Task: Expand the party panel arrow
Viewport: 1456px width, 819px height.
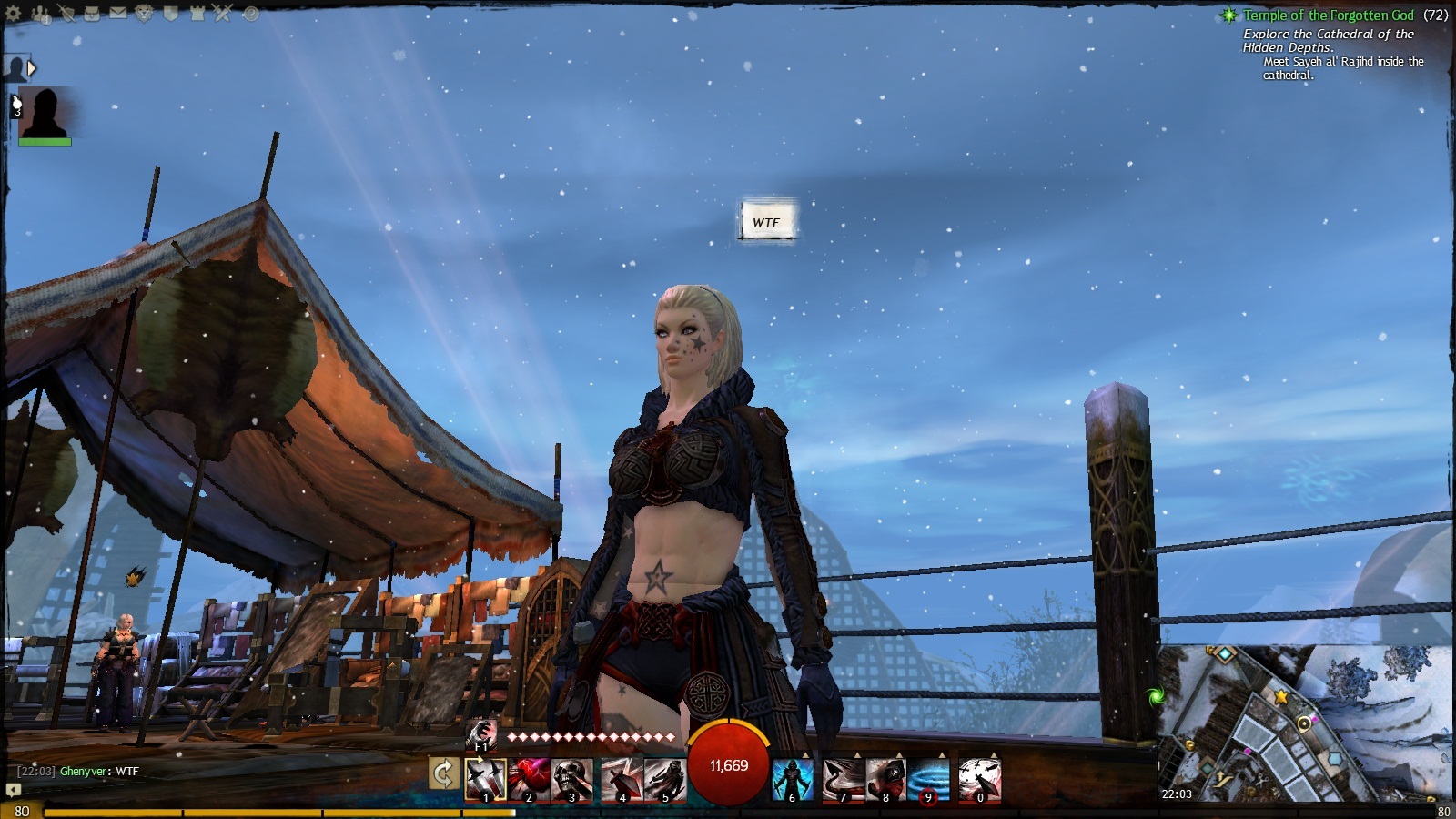Action: pos(32,68)
